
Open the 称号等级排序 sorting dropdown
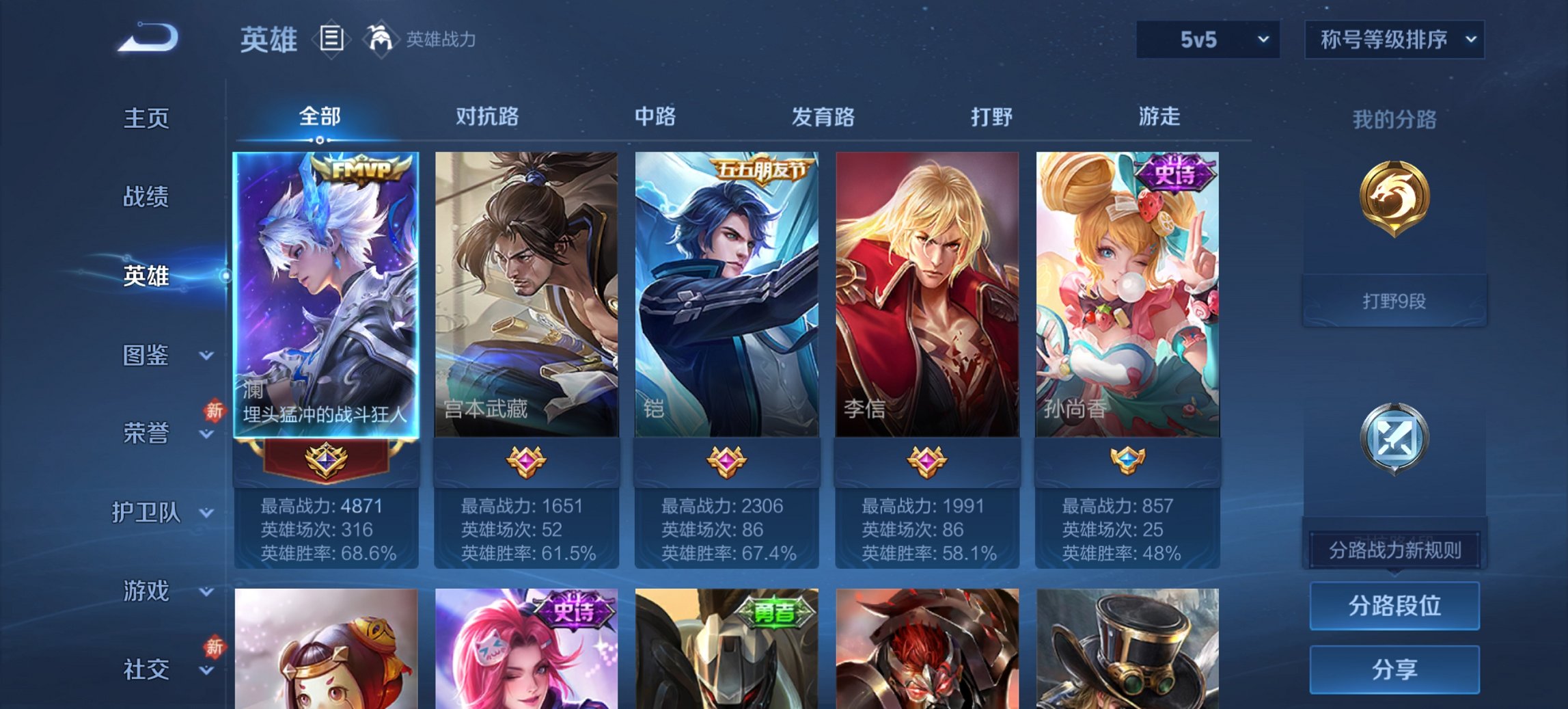click(x=1394, y=40)
